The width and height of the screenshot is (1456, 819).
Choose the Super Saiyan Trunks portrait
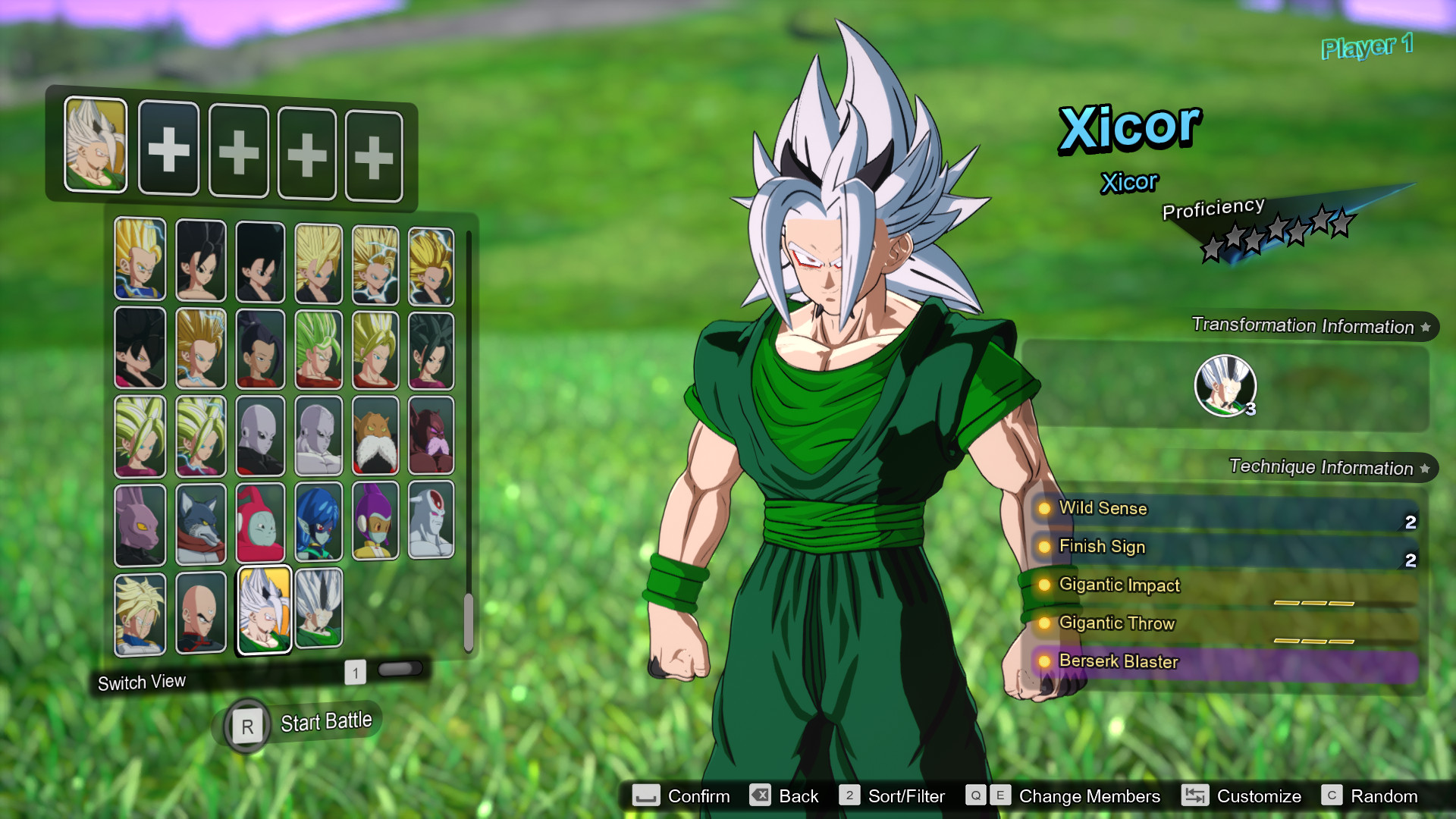(x=140, y=610)
